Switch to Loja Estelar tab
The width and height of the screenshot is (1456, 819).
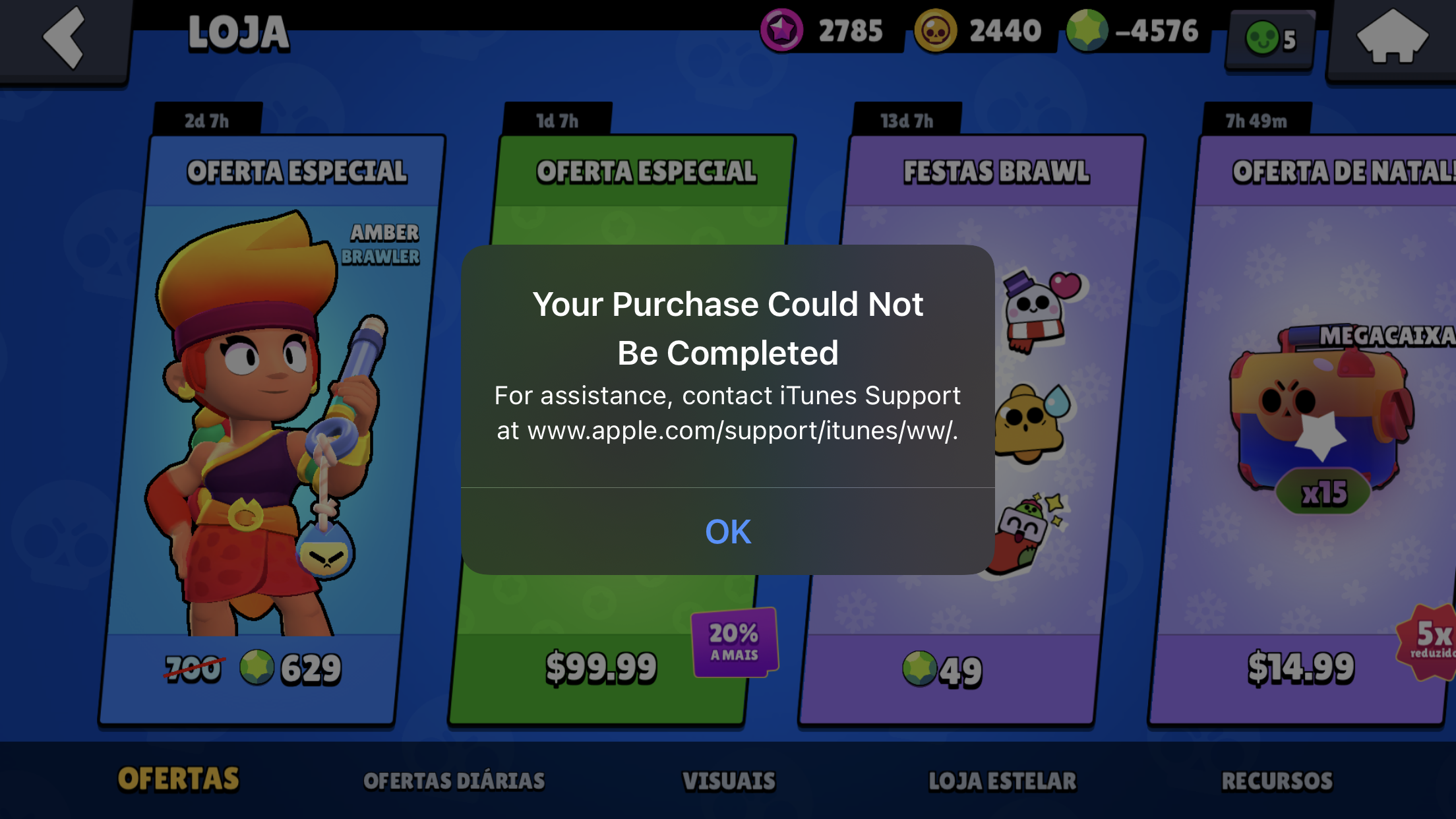pyautogui.click(x=1002, y=781)
